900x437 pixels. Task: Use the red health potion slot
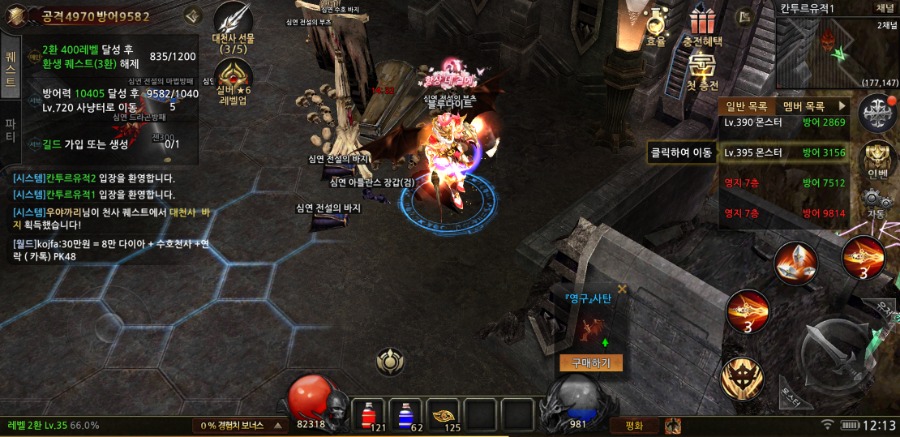[x=368, y=412]
